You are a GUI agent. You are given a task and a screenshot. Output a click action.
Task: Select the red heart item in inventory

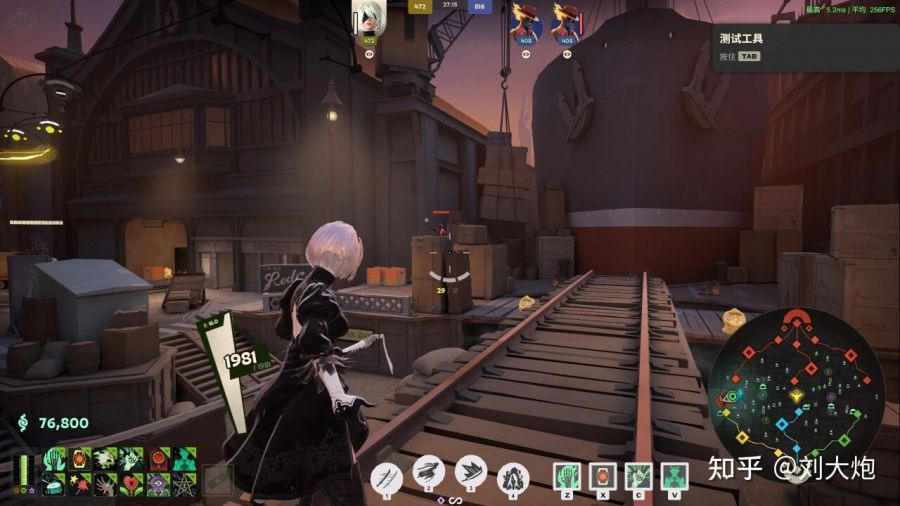[132, 484]
